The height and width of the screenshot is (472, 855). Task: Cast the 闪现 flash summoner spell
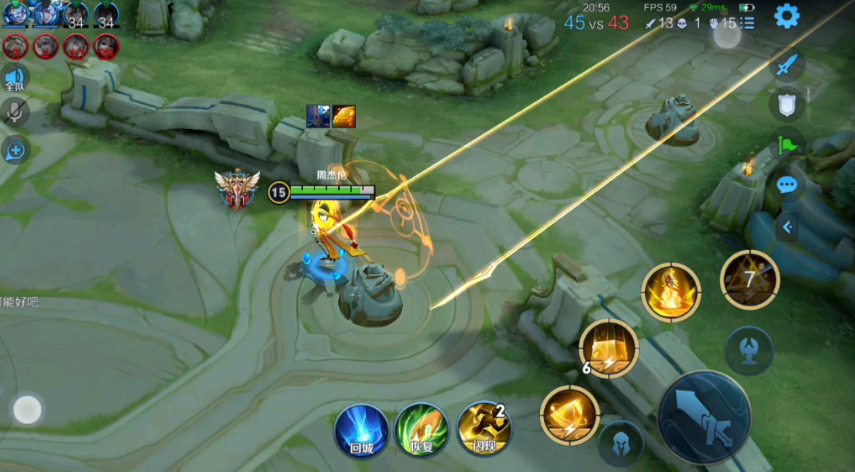(484, 430)
